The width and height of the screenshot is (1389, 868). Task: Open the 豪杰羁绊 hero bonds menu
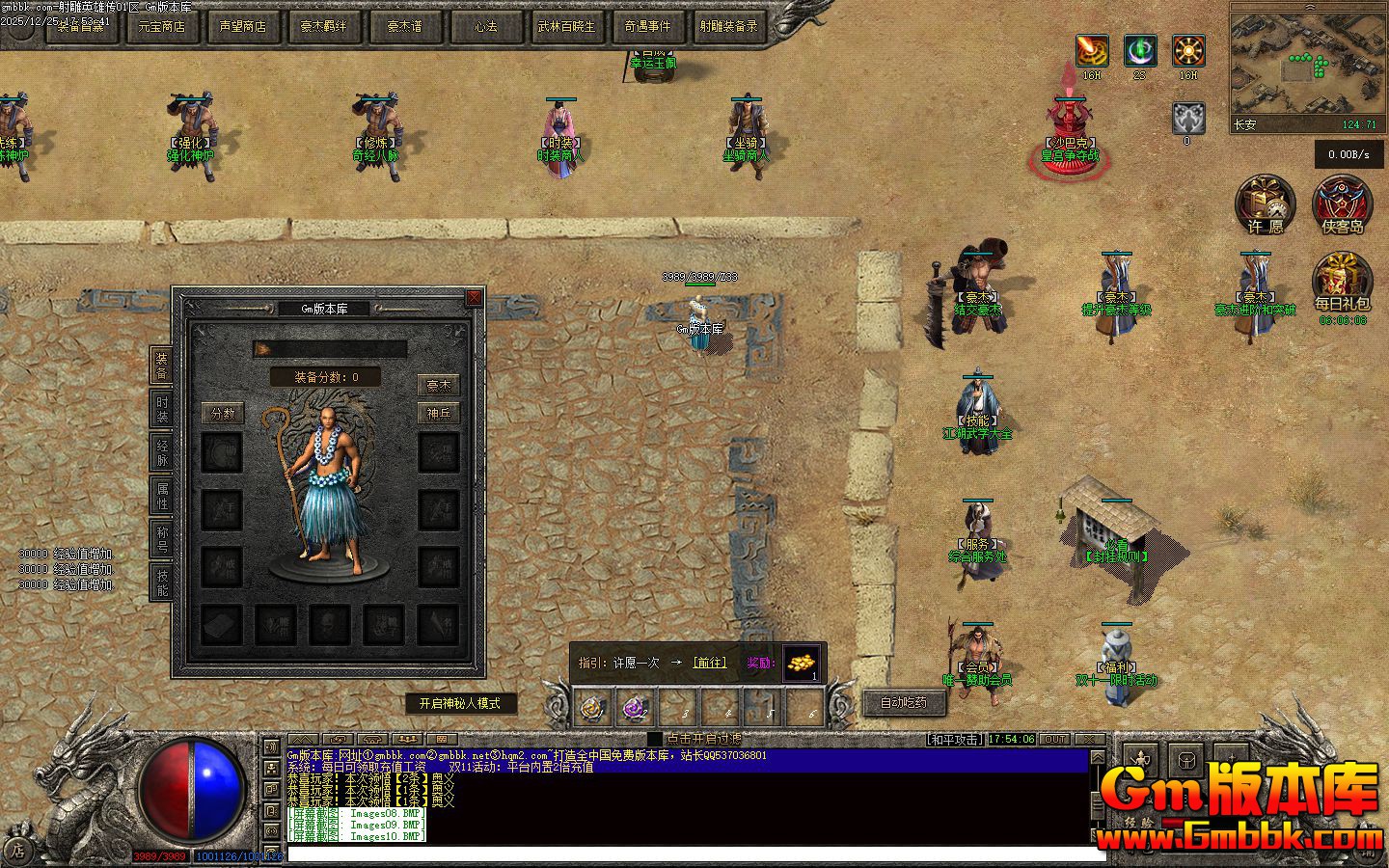coord(323,27)
